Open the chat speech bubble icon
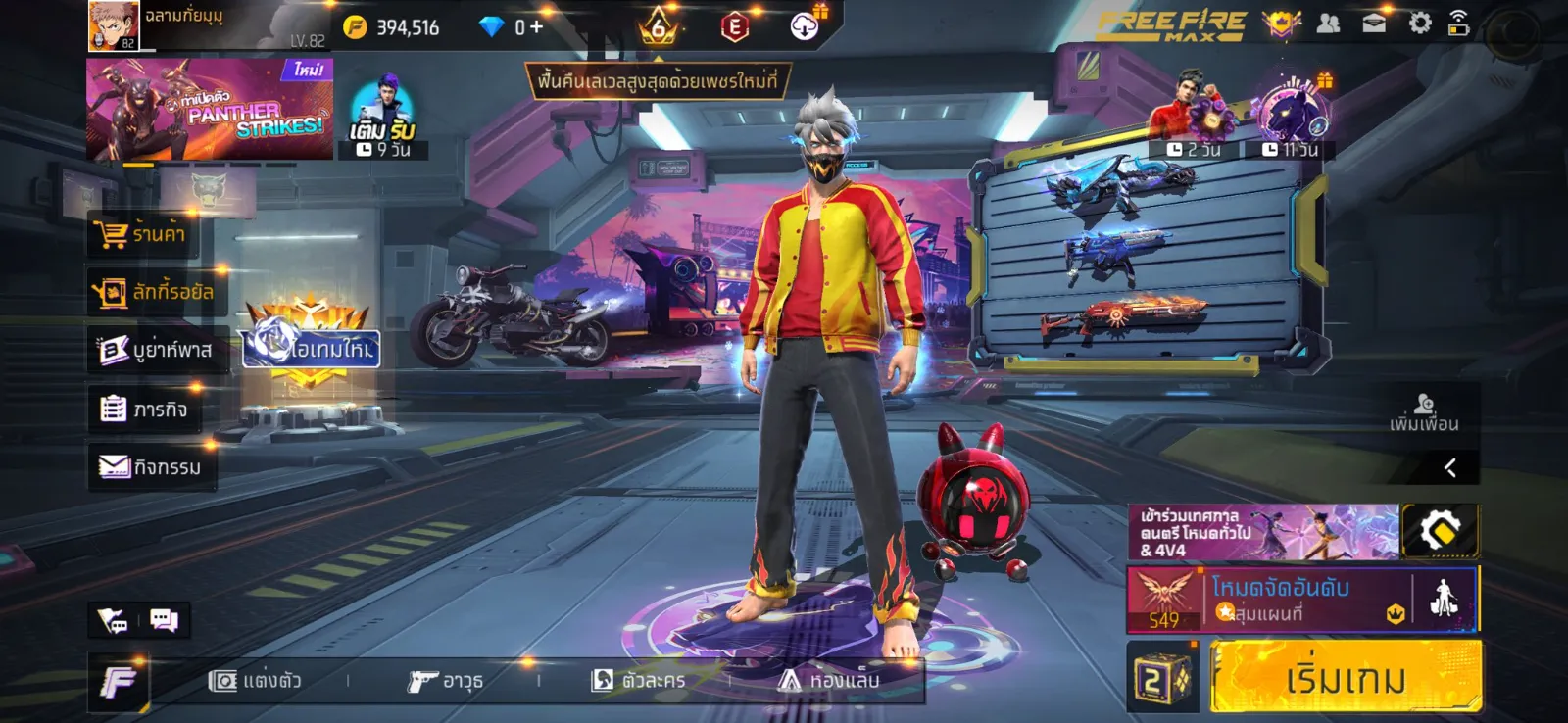 (x=164, y=620)
